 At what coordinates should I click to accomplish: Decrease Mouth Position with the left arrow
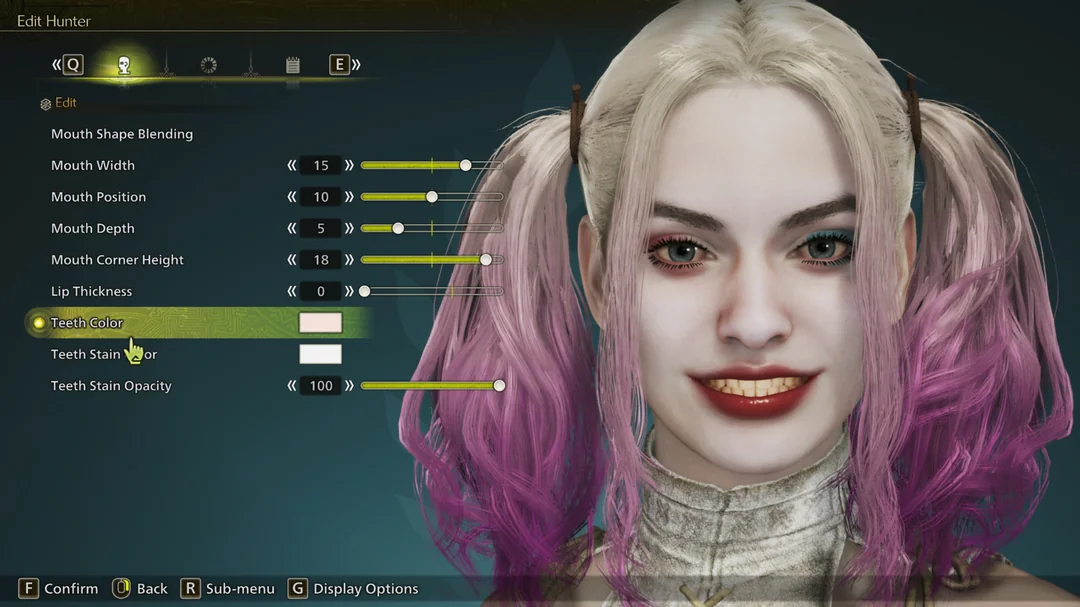pyautogui.click(x=292, y=197)
